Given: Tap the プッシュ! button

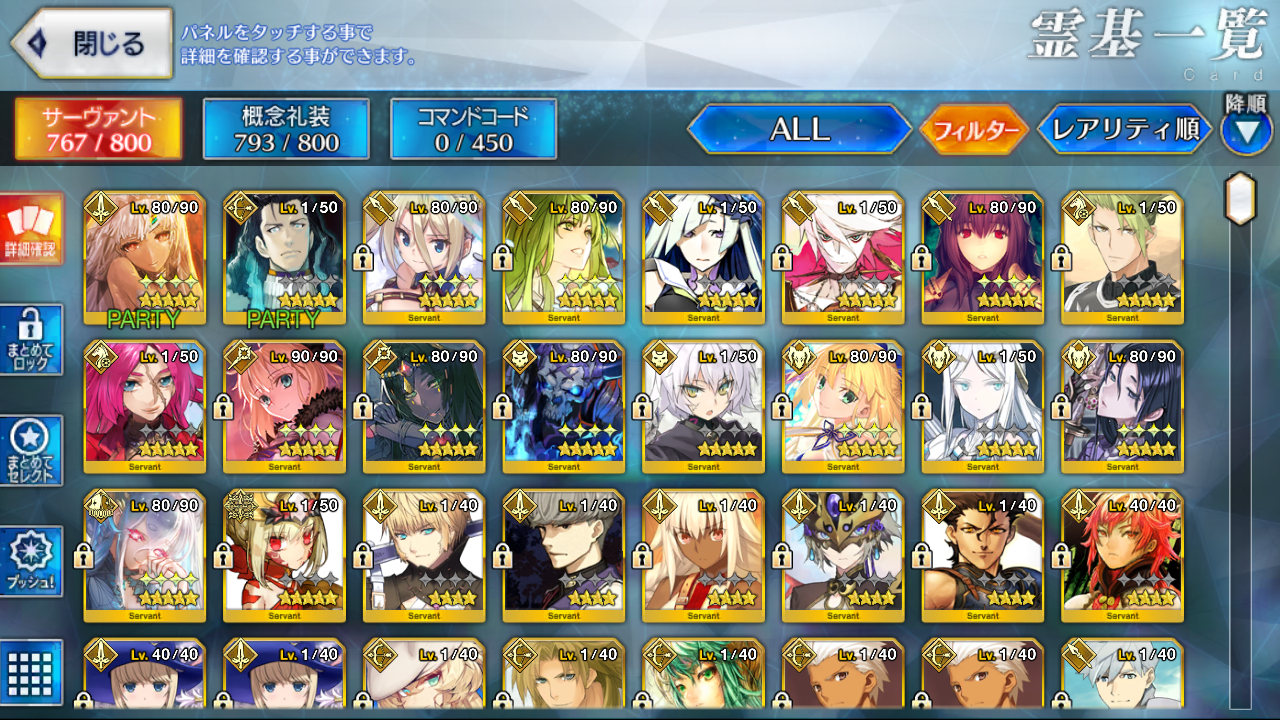Looking at the screenshot, I should coord(33,562).
